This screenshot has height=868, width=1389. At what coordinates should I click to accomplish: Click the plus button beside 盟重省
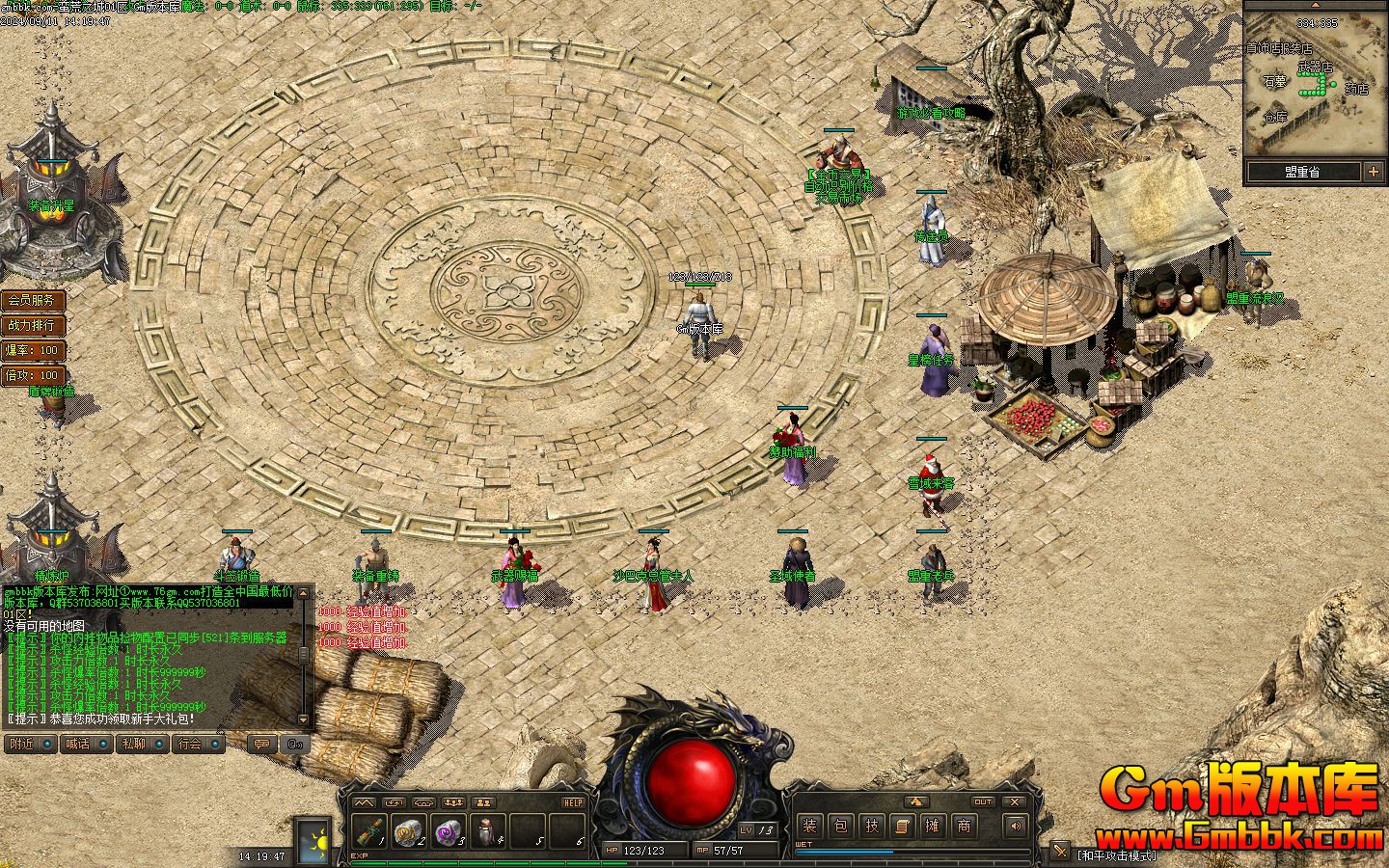(x=1374, y=172)
